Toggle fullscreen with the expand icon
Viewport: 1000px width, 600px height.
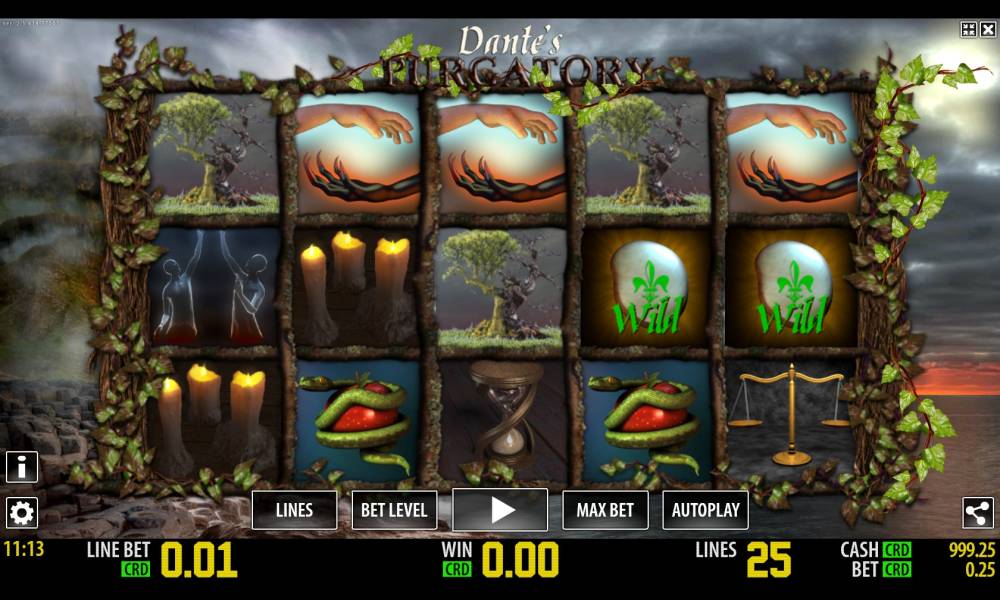coord(968,30)
